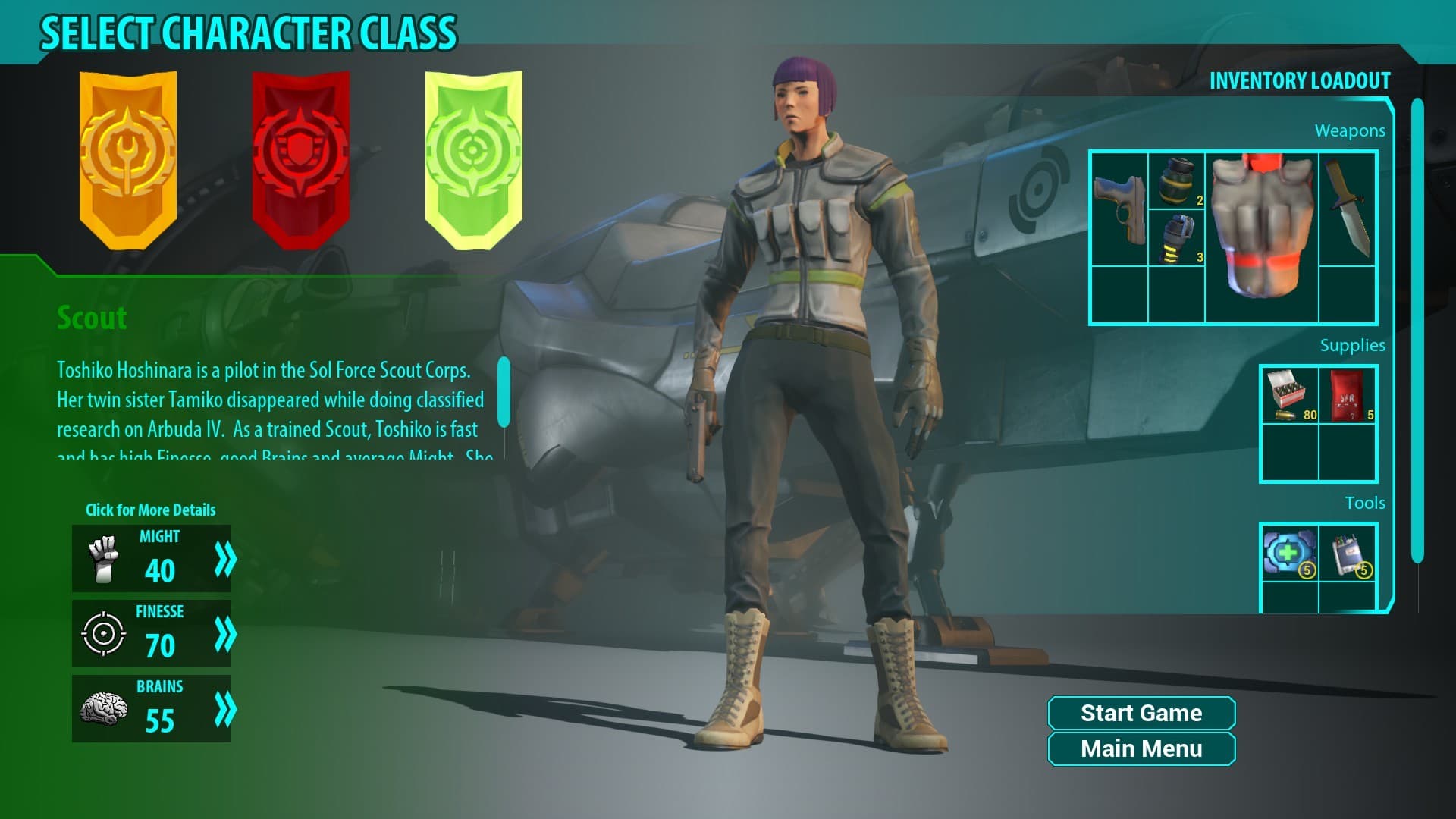This screenshot has width=1456, height=819.
Task: Select the combat knife slot
Action: tap(1348, 209)
